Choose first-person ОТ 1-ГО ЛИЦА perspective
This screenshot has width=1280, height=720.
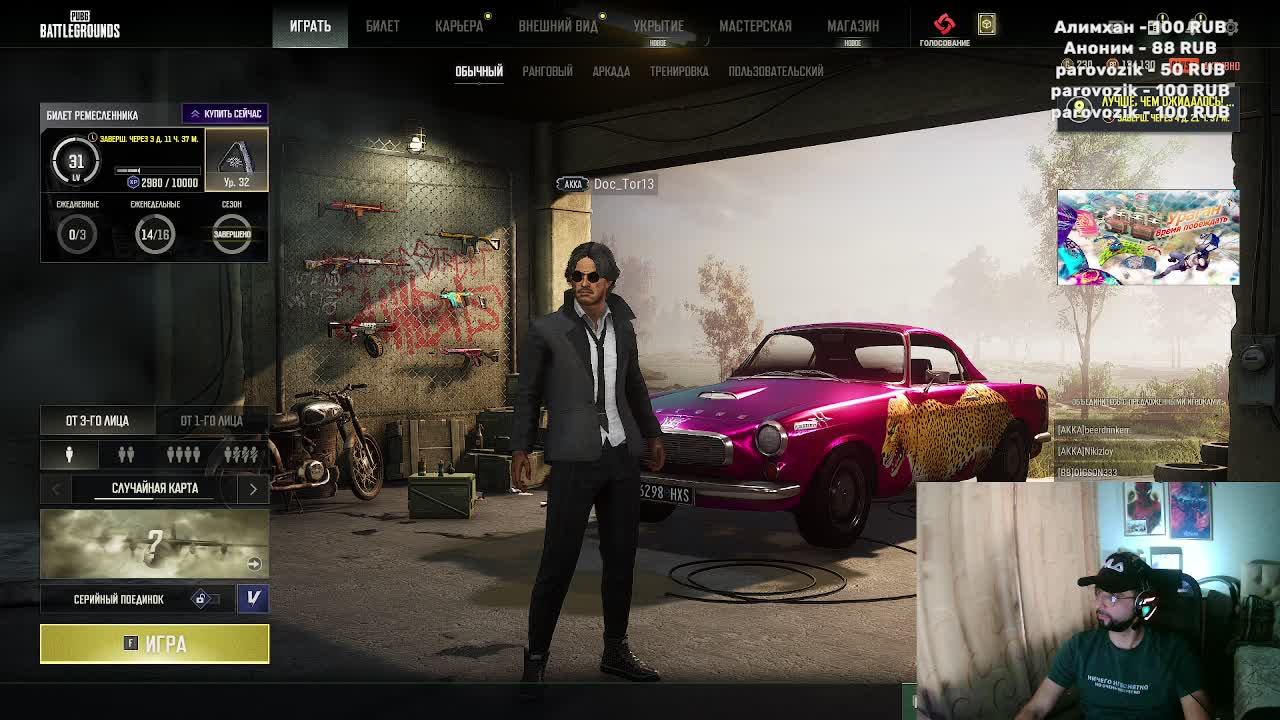coord(211,421)
